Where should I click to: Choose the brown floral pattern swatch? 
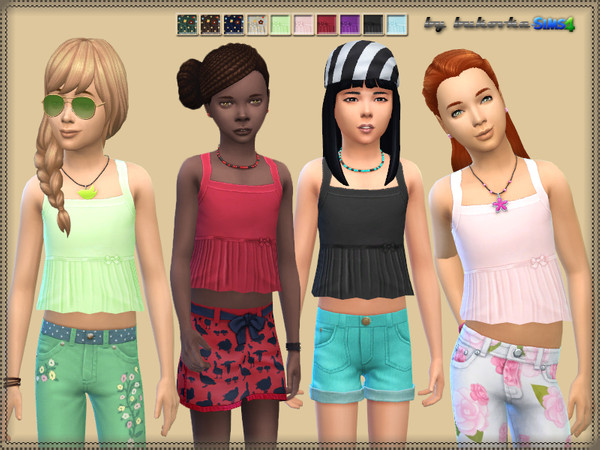pyautogui.click(x=211, y=23)
